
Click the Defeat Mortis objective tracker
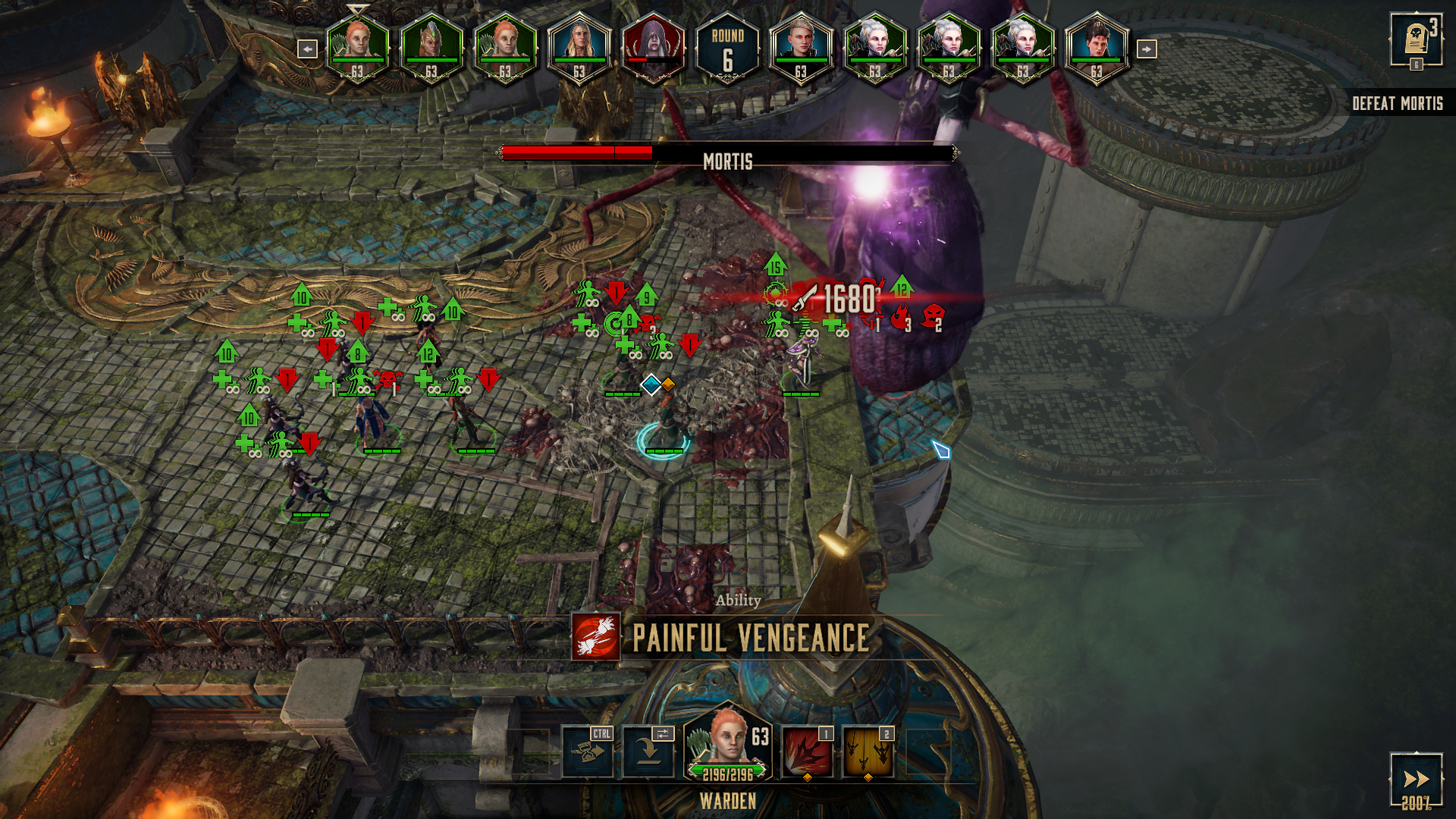point(1397,103)
